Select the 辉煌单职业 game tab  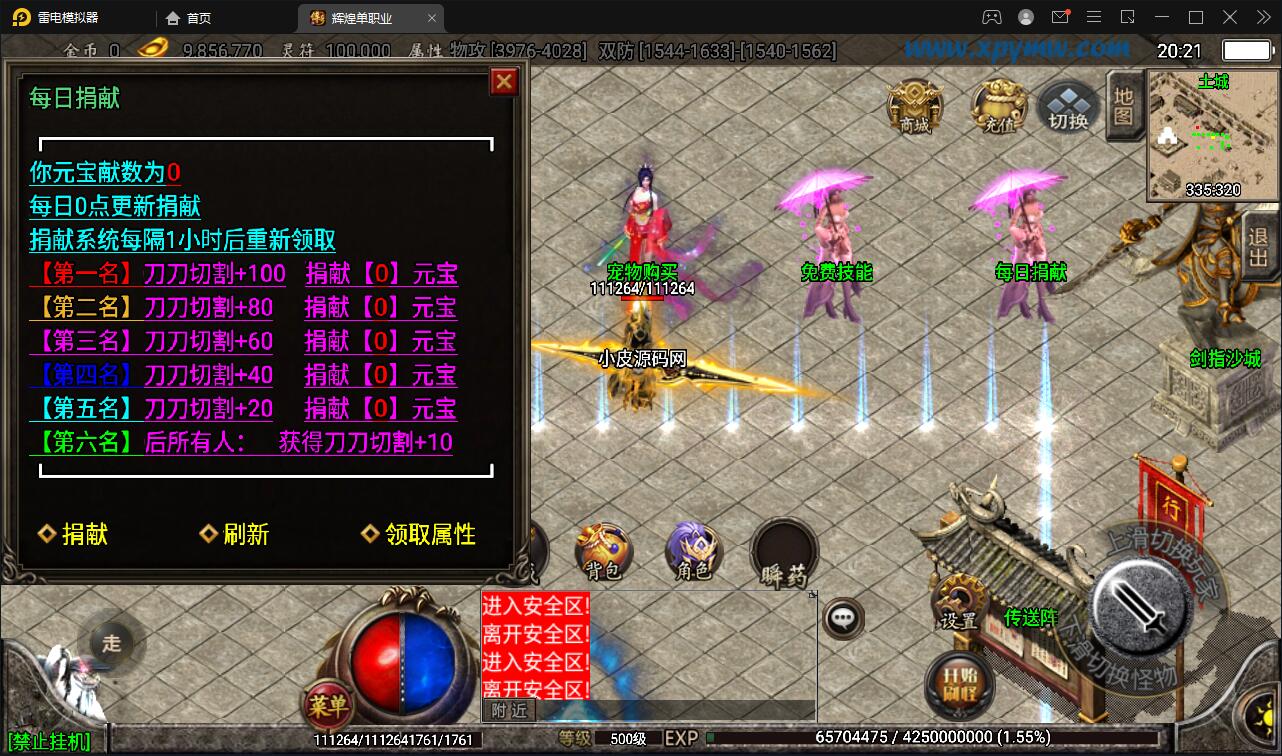(363, 17)
